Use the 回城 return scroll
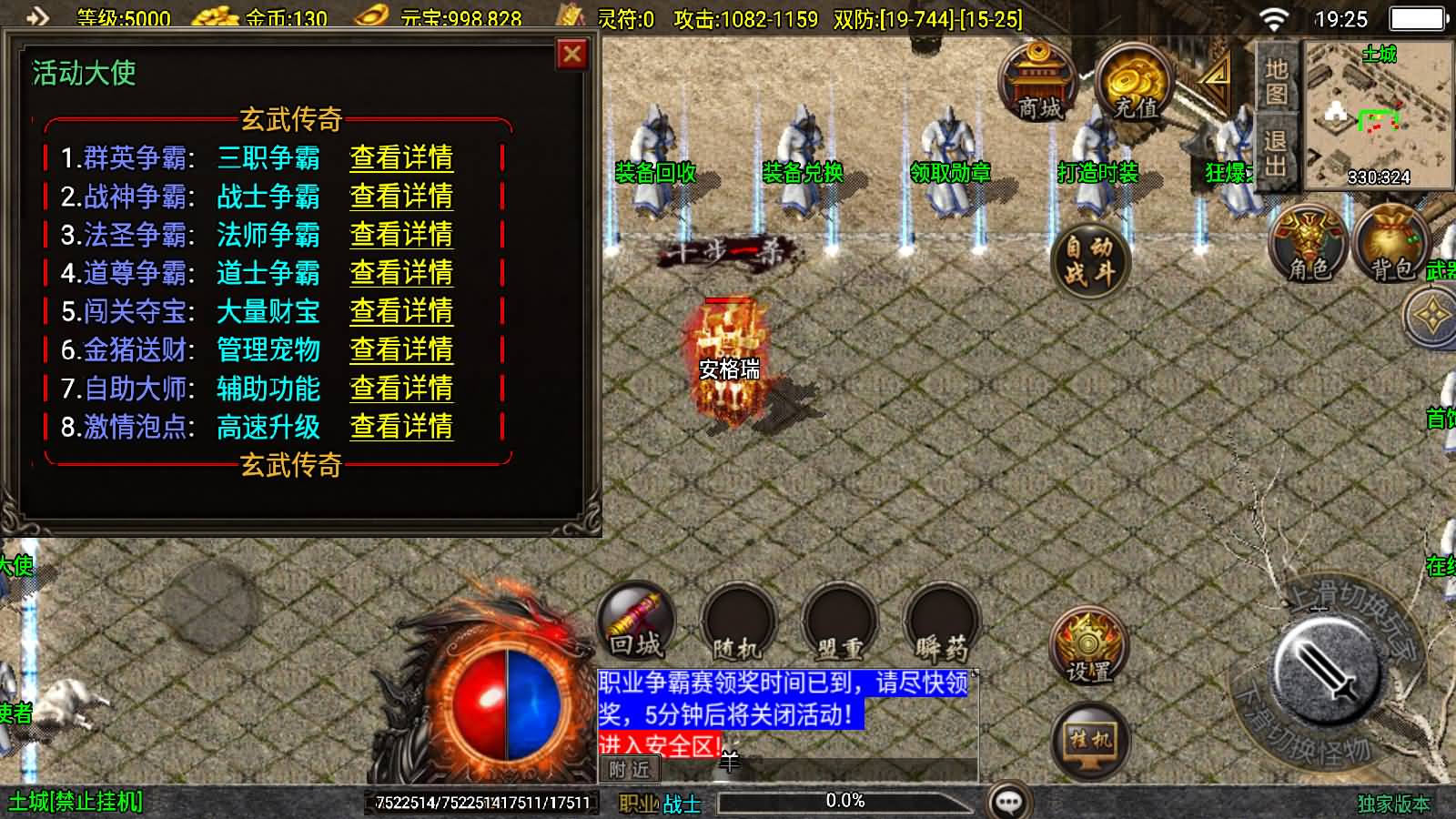1456x819 pixels. (636, 622)
